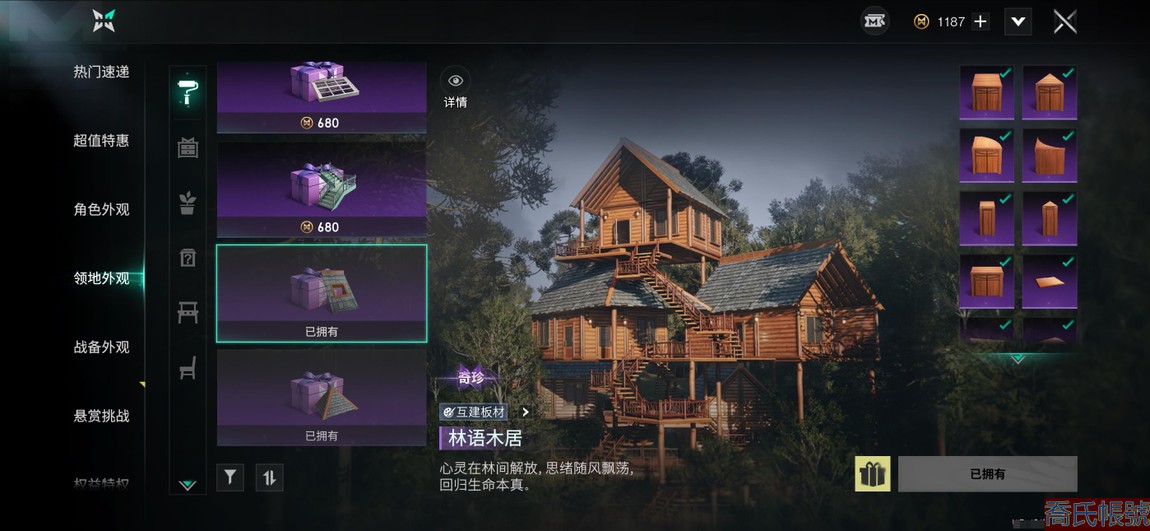Select the paint roller subcategory tab

pyautogui.click(x=187, y=90)
